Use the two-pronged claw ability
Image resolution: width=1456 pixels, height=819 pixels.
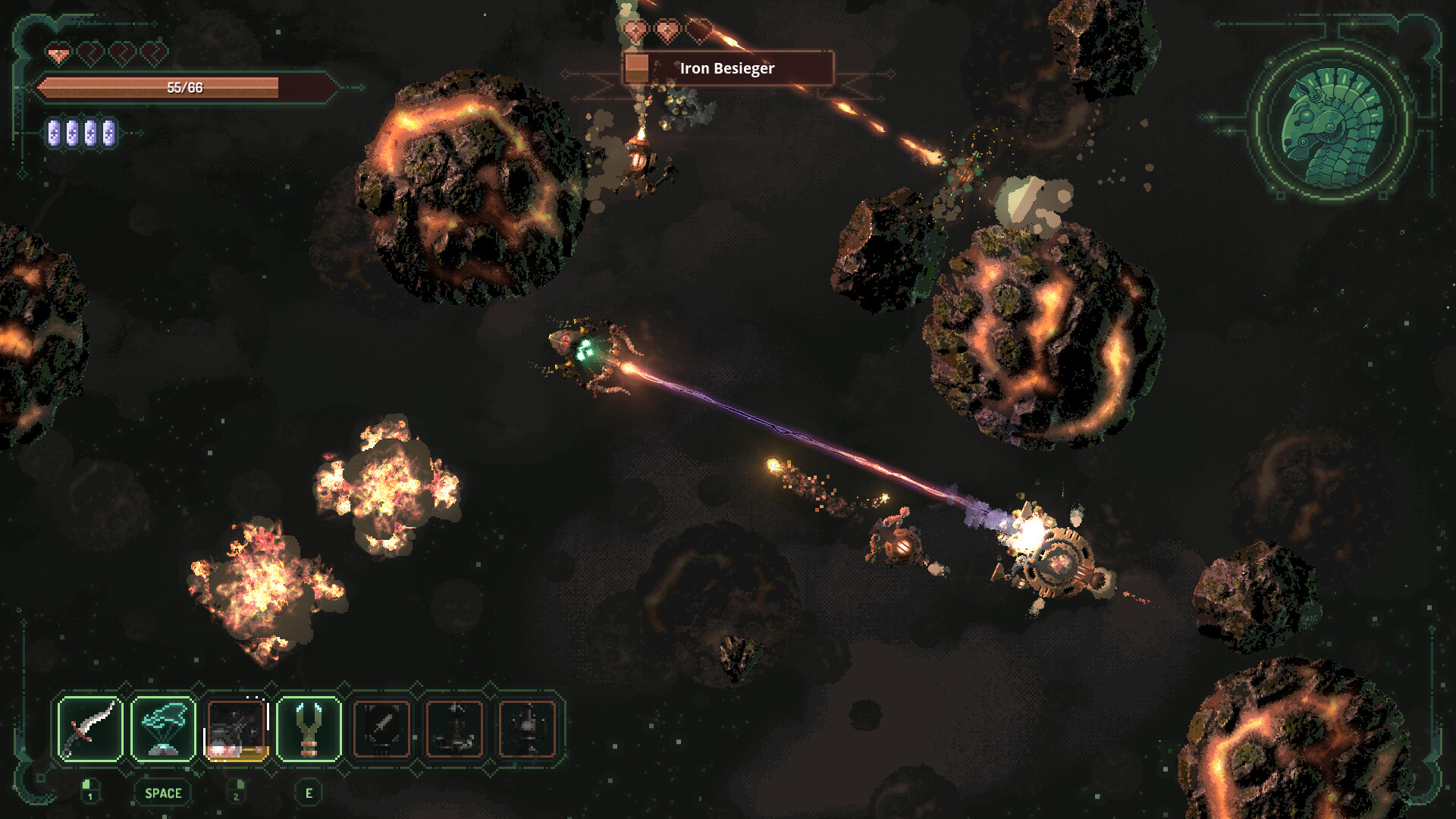click(309, 729)
